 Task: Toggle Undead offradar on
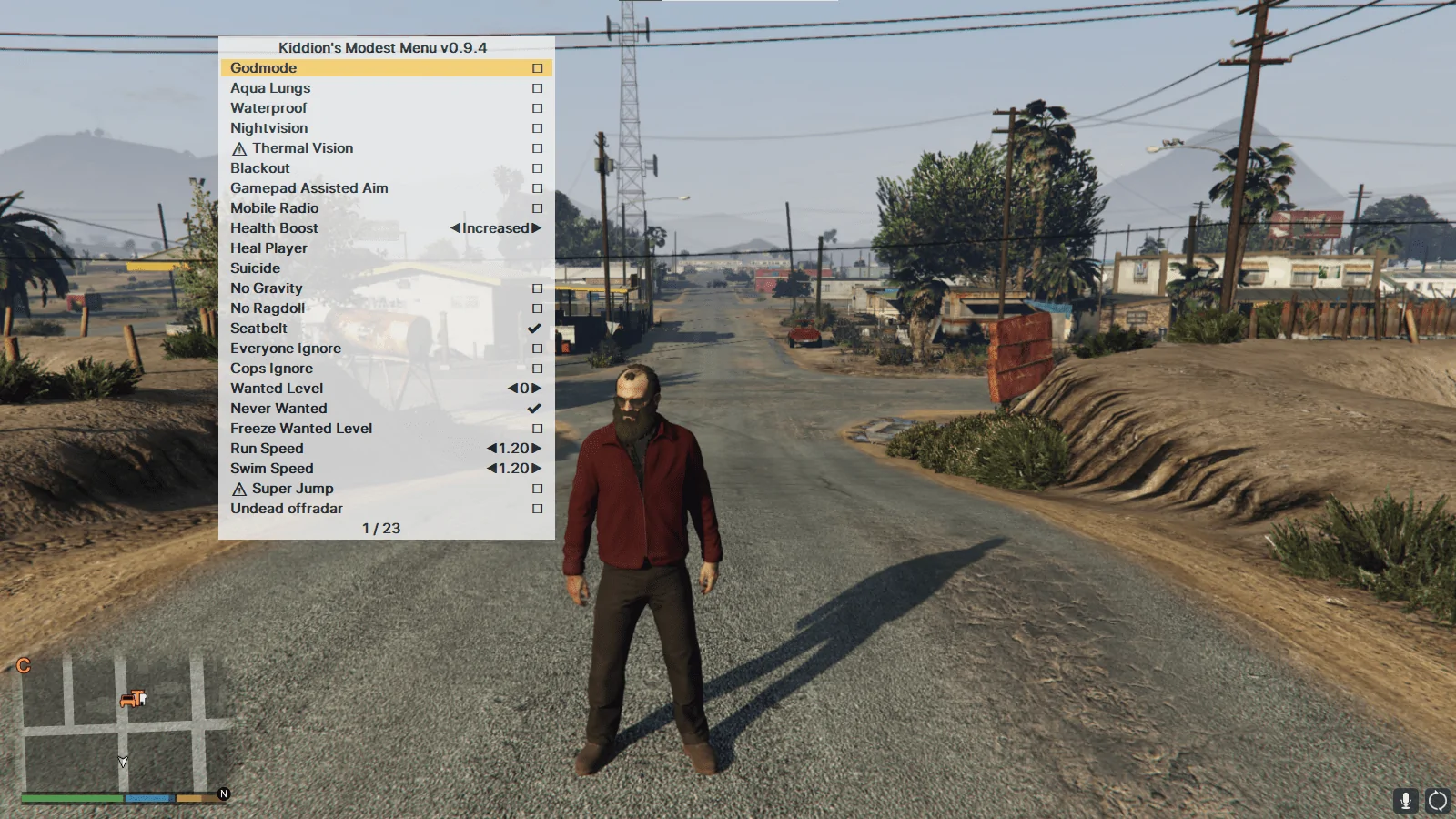coord(537,509)
